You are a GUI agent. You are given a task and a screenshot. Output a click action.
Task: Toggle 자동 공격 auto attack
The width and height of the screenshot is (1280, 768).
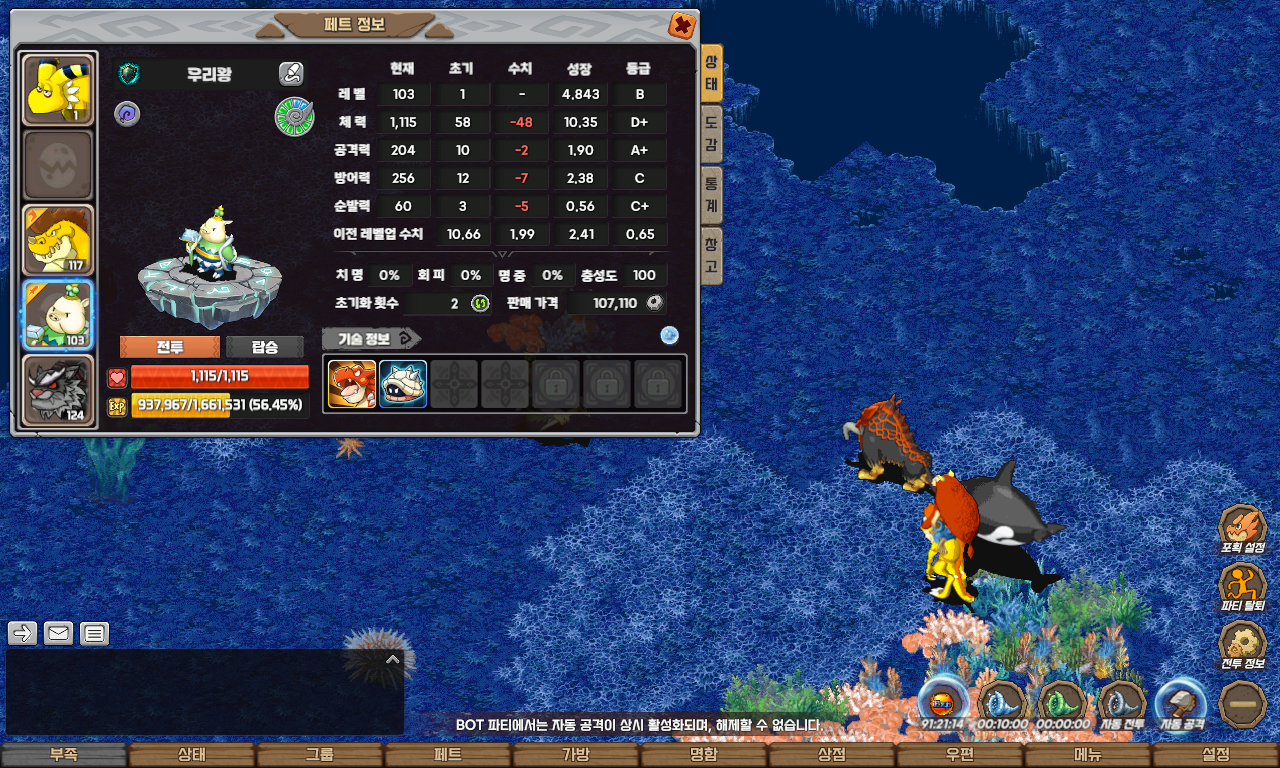pyautogui.click(x=1181, y=703)
